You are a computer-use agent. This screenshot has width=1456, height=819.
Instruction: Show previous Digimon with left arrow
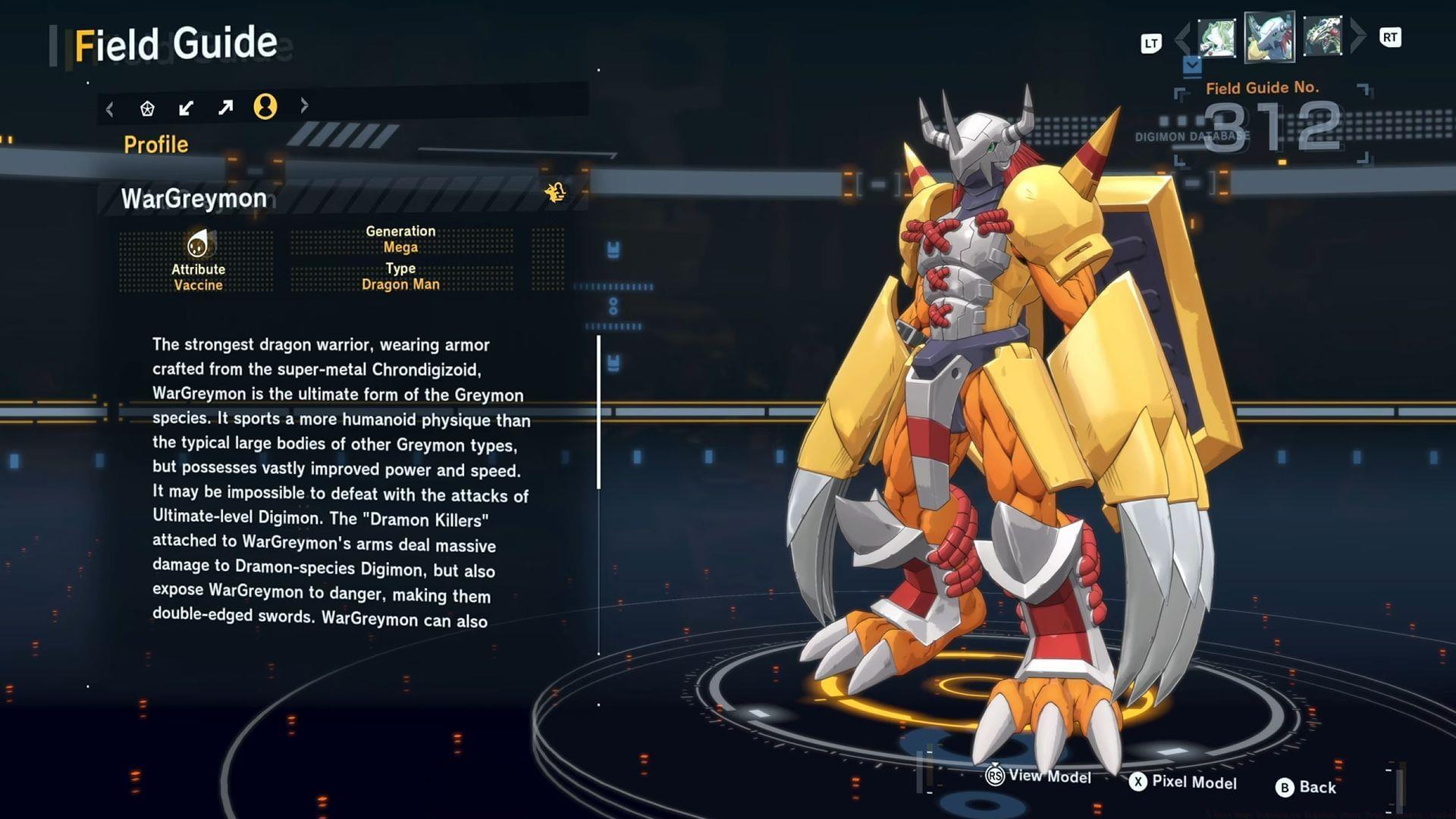point(1183,38)
